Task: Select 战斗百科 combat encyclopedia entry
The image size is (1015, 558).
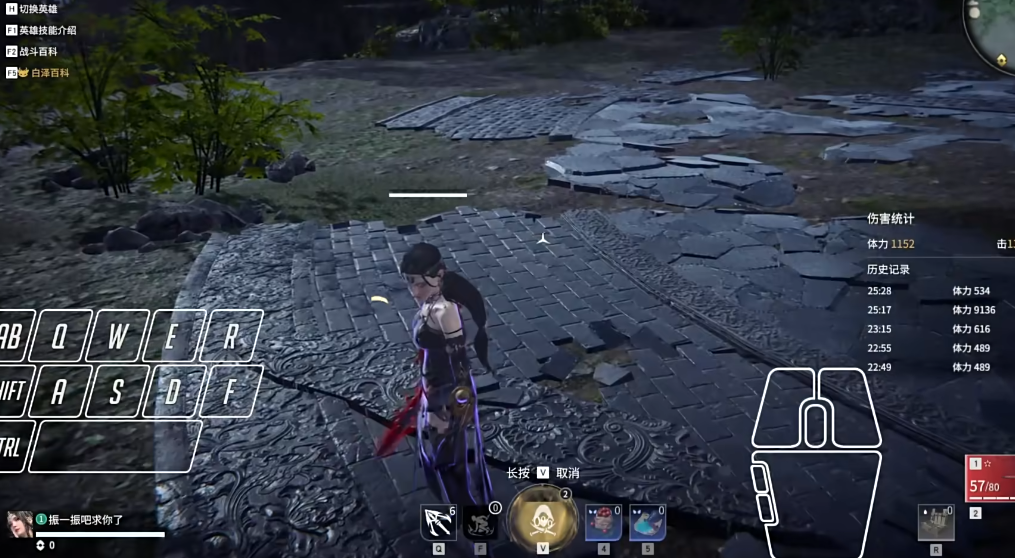Action: (38, 51)
